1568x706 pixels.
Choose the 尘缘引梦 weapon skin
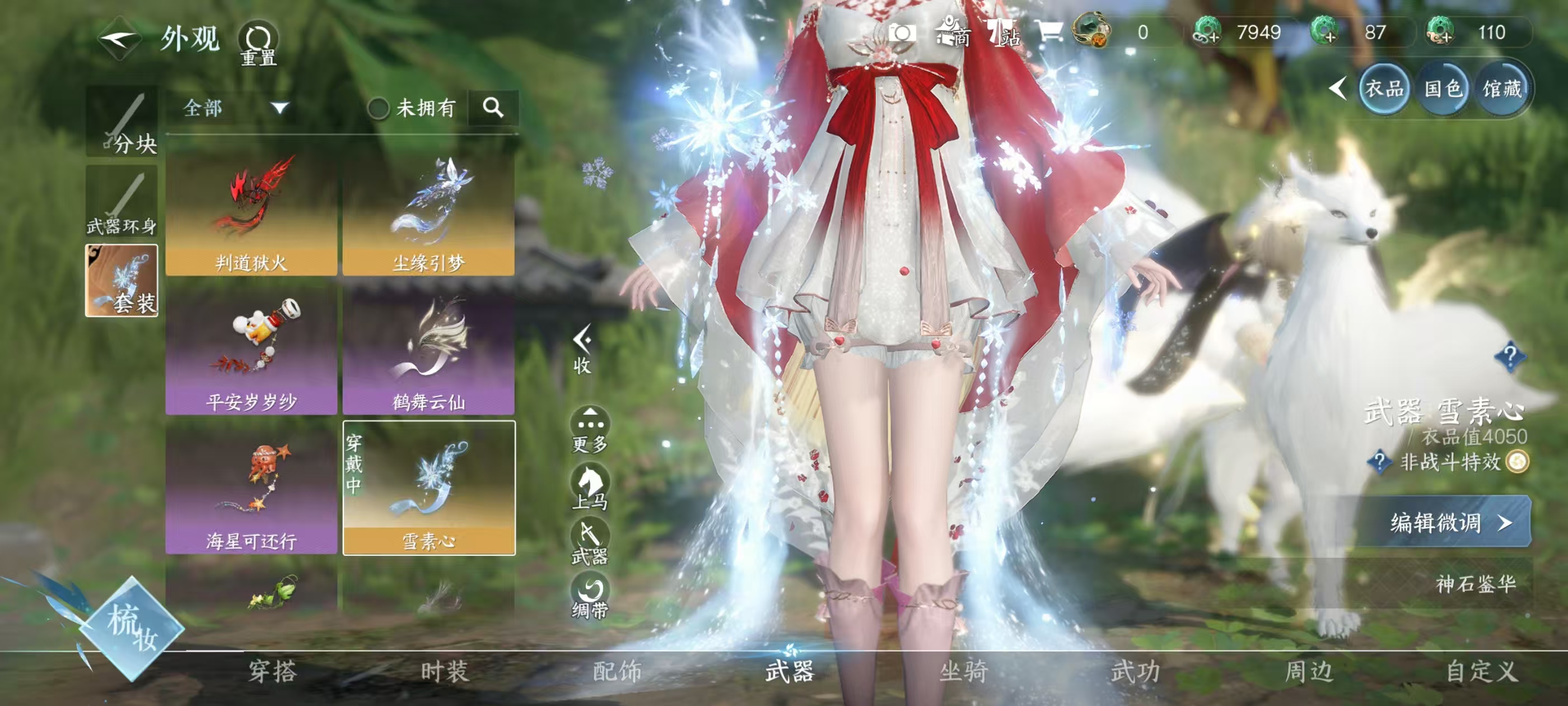428,213
